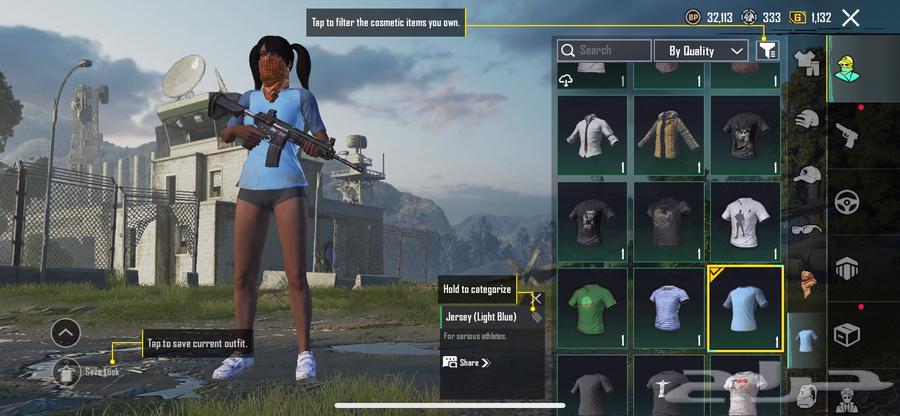Open the cap headwear category tab
This screenshot has width=900, height=416.
click(x=807, y=174)
